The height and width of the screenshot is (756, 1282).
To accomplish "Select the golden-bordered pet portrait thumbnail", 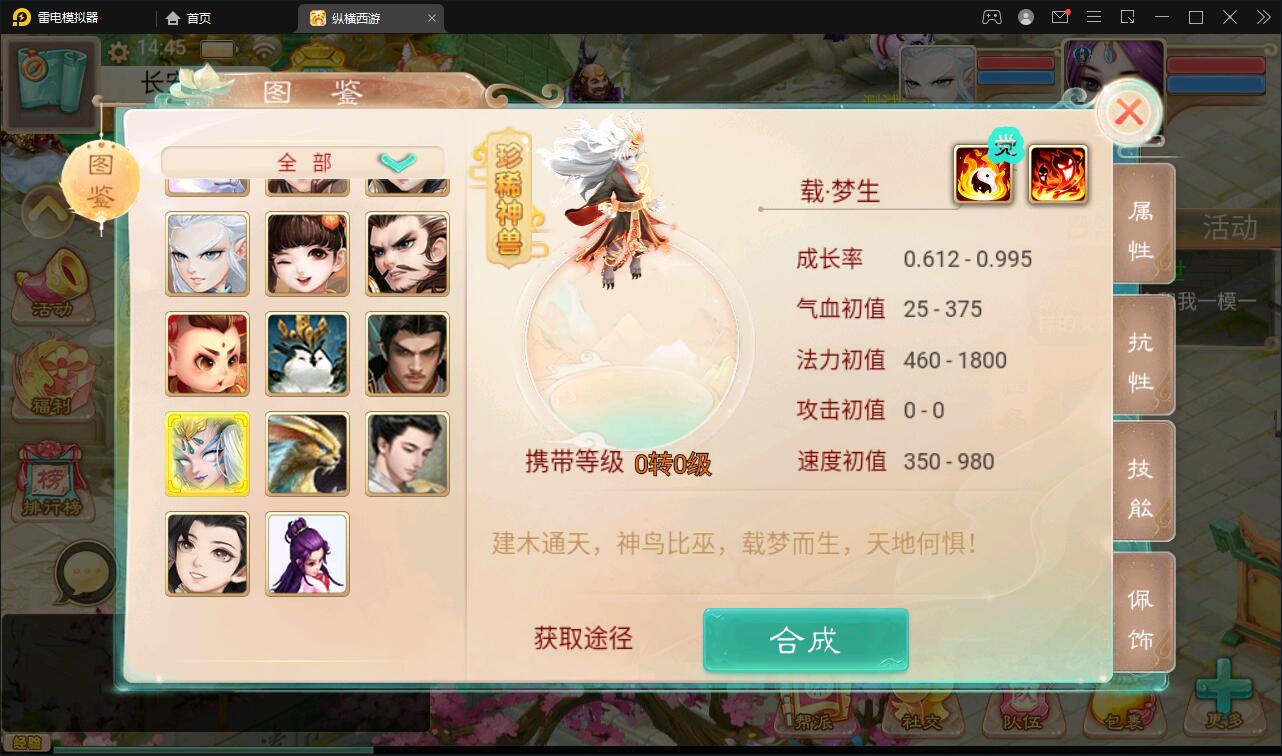I will [x=207, y=453].
